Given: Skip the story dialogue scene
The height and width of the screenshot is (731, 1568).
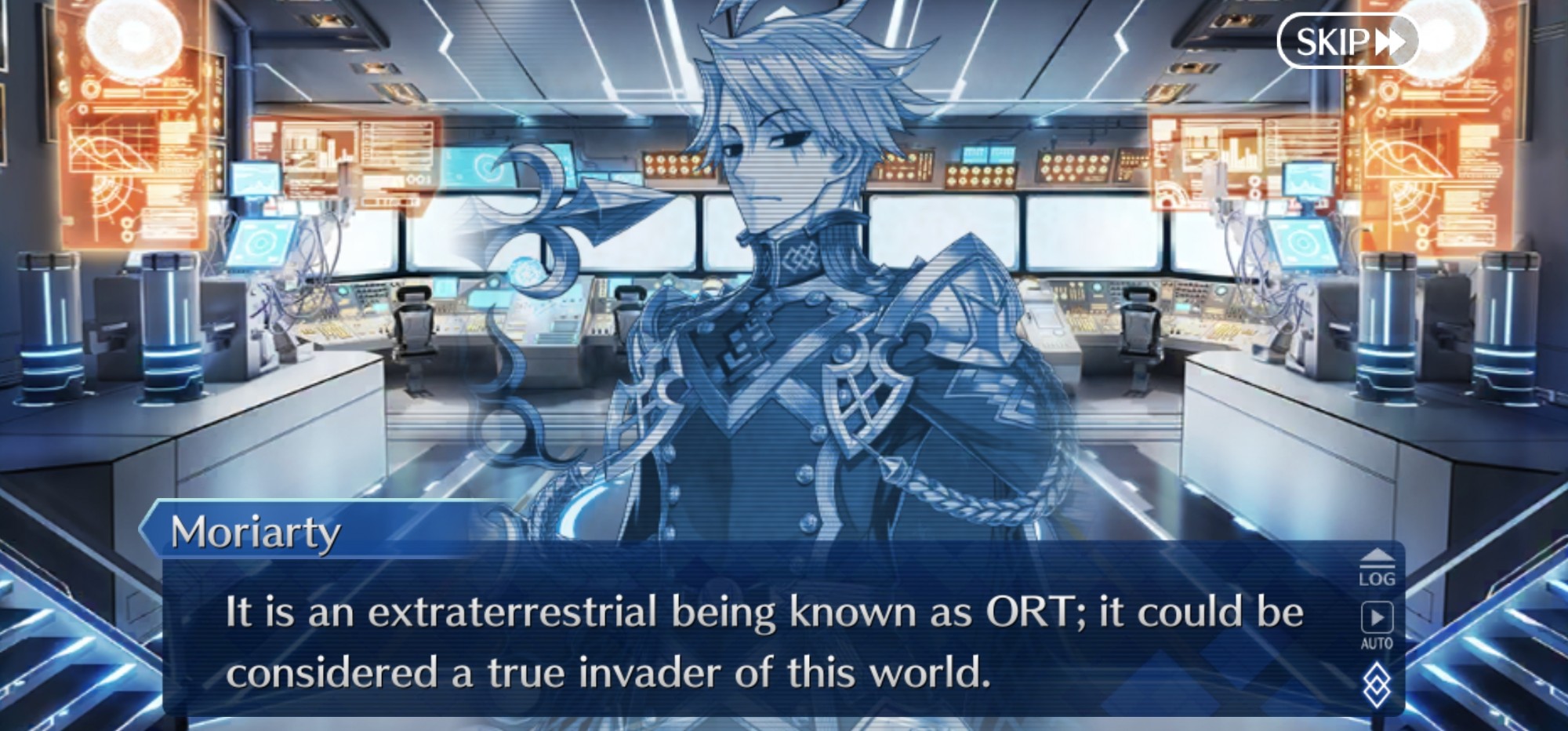Looking at the screenshot, I should pos(1348,42).
